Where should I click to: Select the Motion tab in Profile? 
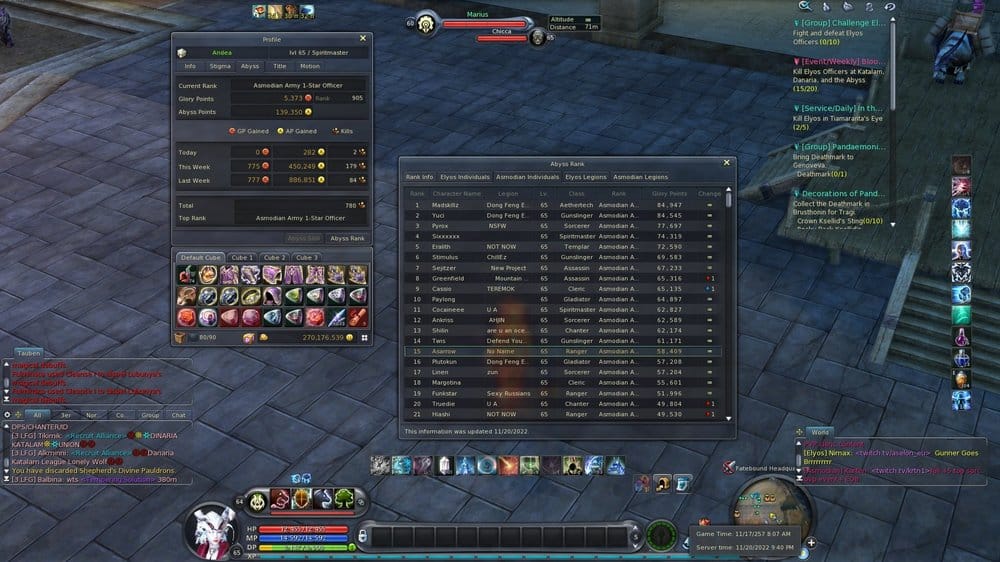point(310,66)
